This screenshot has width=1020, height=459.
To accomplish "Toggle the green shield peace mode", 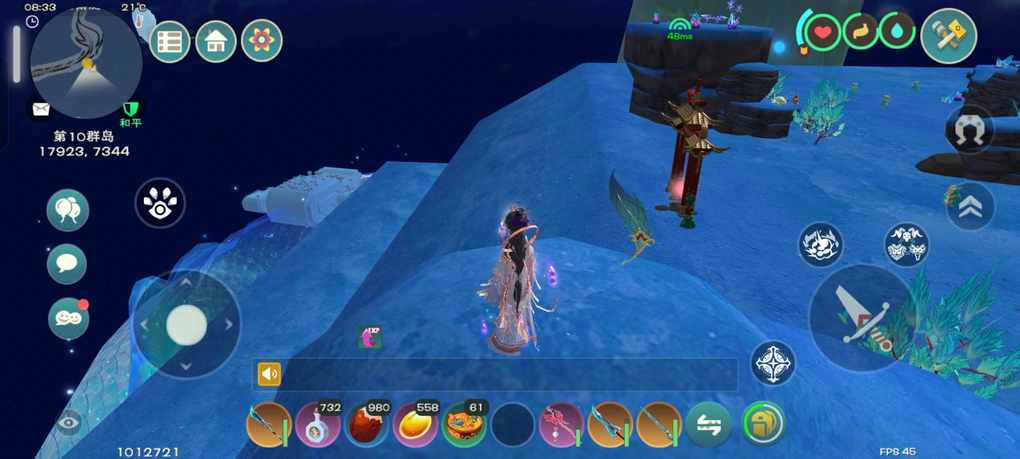I will tap(130, 109).
